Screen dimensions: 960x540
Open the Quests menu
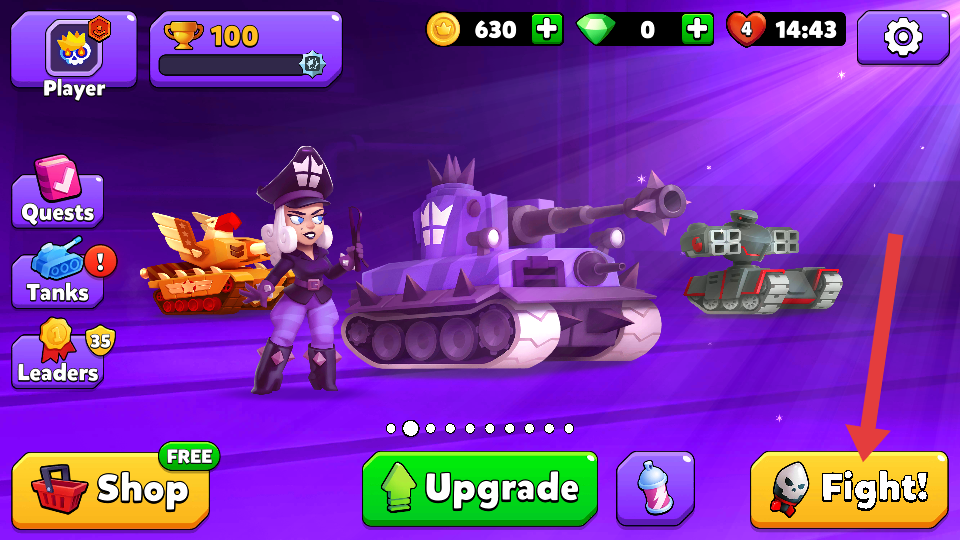pos(58,199)
